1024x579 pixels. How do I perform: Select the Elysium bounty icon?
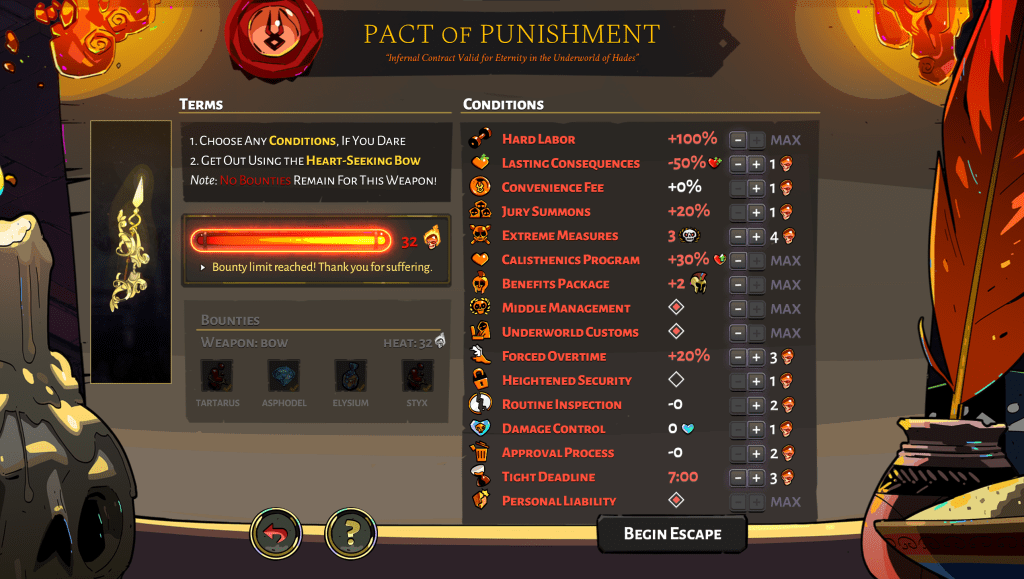pyautogui.click(x=350, y=376)
